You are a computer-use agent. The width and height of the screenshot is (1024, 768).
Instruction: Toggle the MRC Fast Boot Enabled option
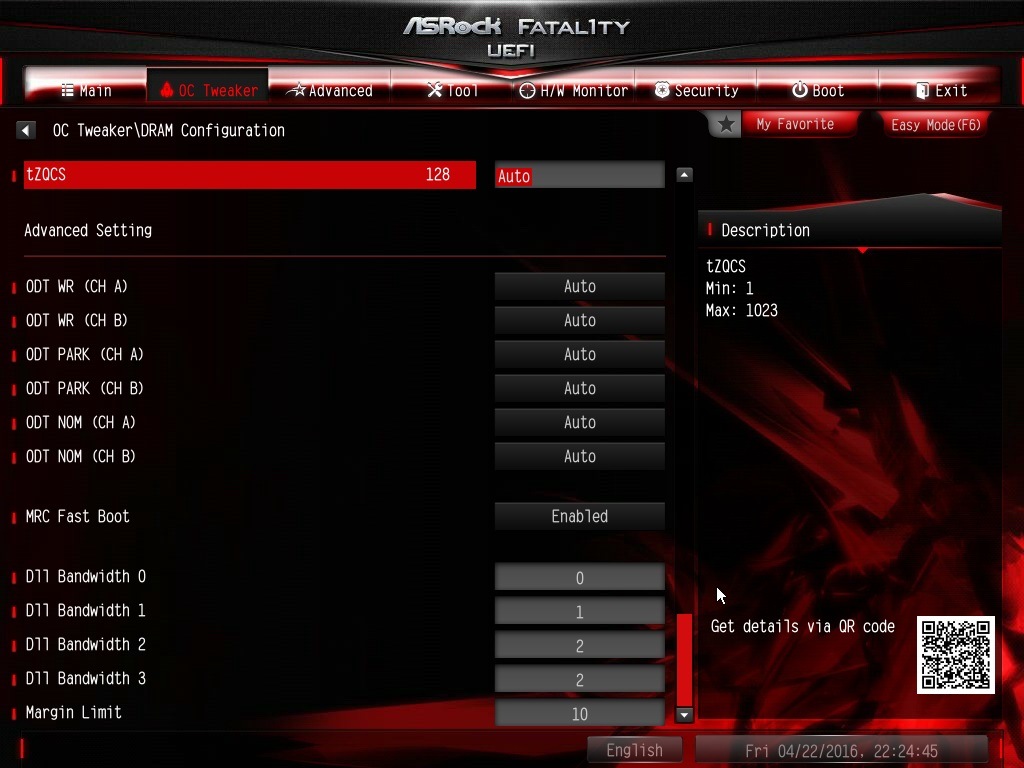click(x=579, y=517)
